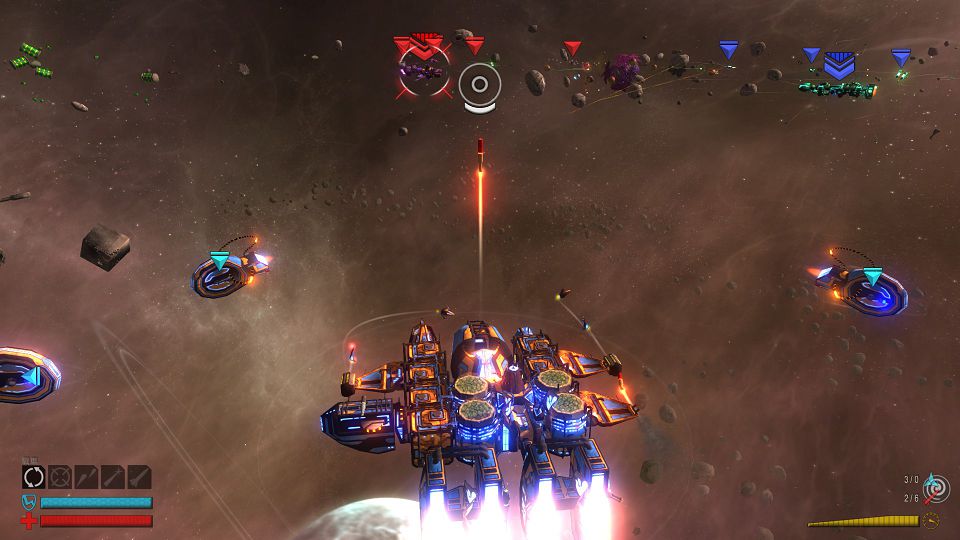This screenshot has width=960, height=540.
Task: Choose the crosshair target weapon slot
Action: (x=61, y=477)
